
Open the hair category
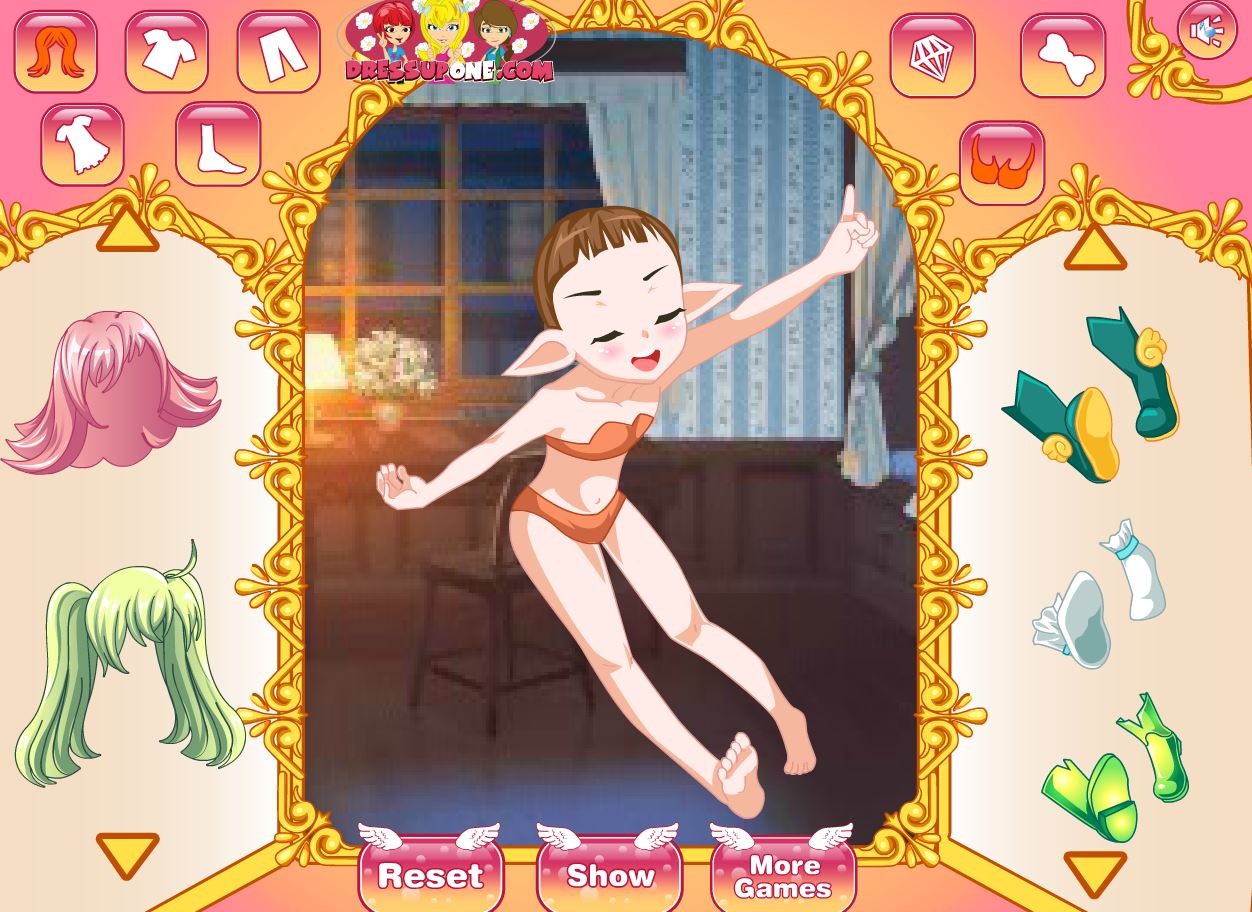(x=55, y=52)
